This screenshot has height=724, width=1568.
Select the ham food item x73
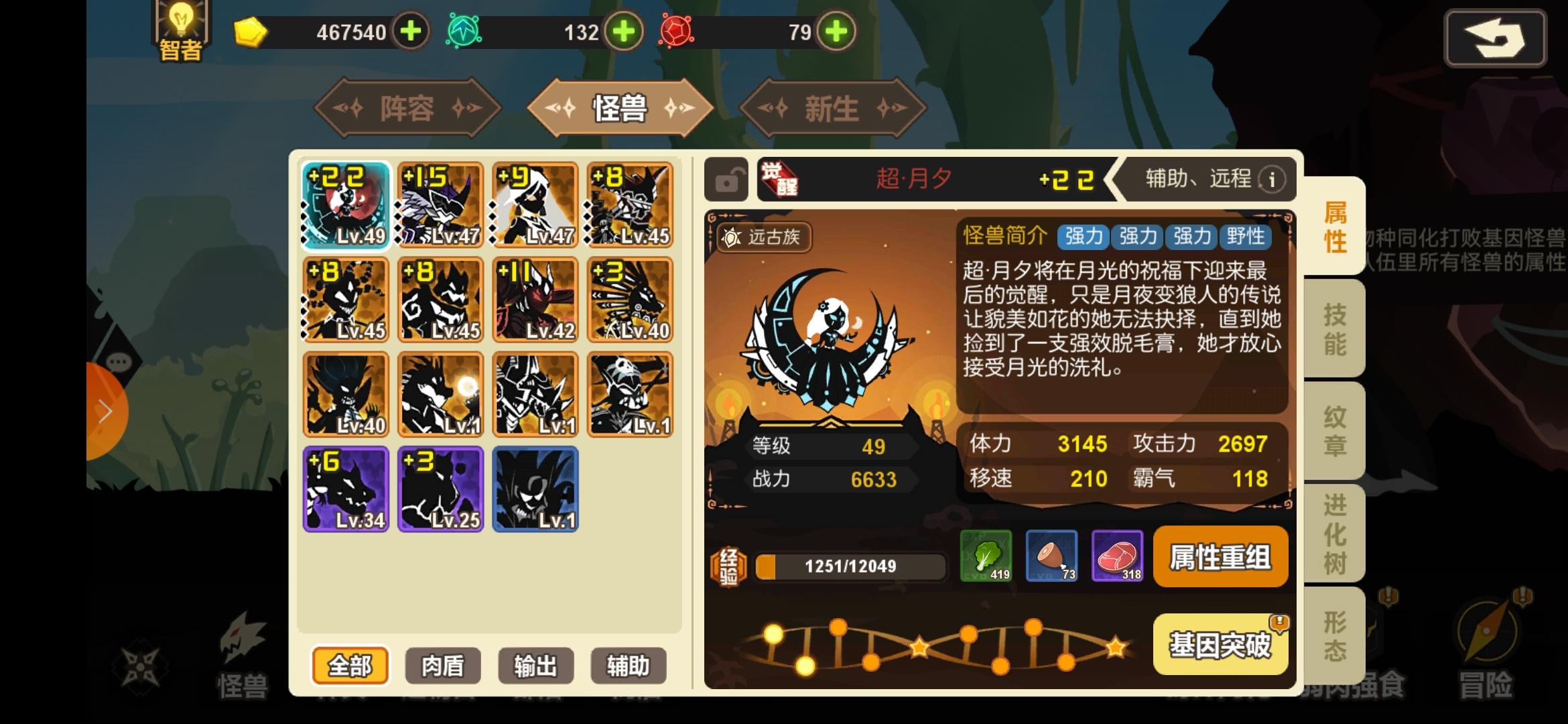[1051, 556]
